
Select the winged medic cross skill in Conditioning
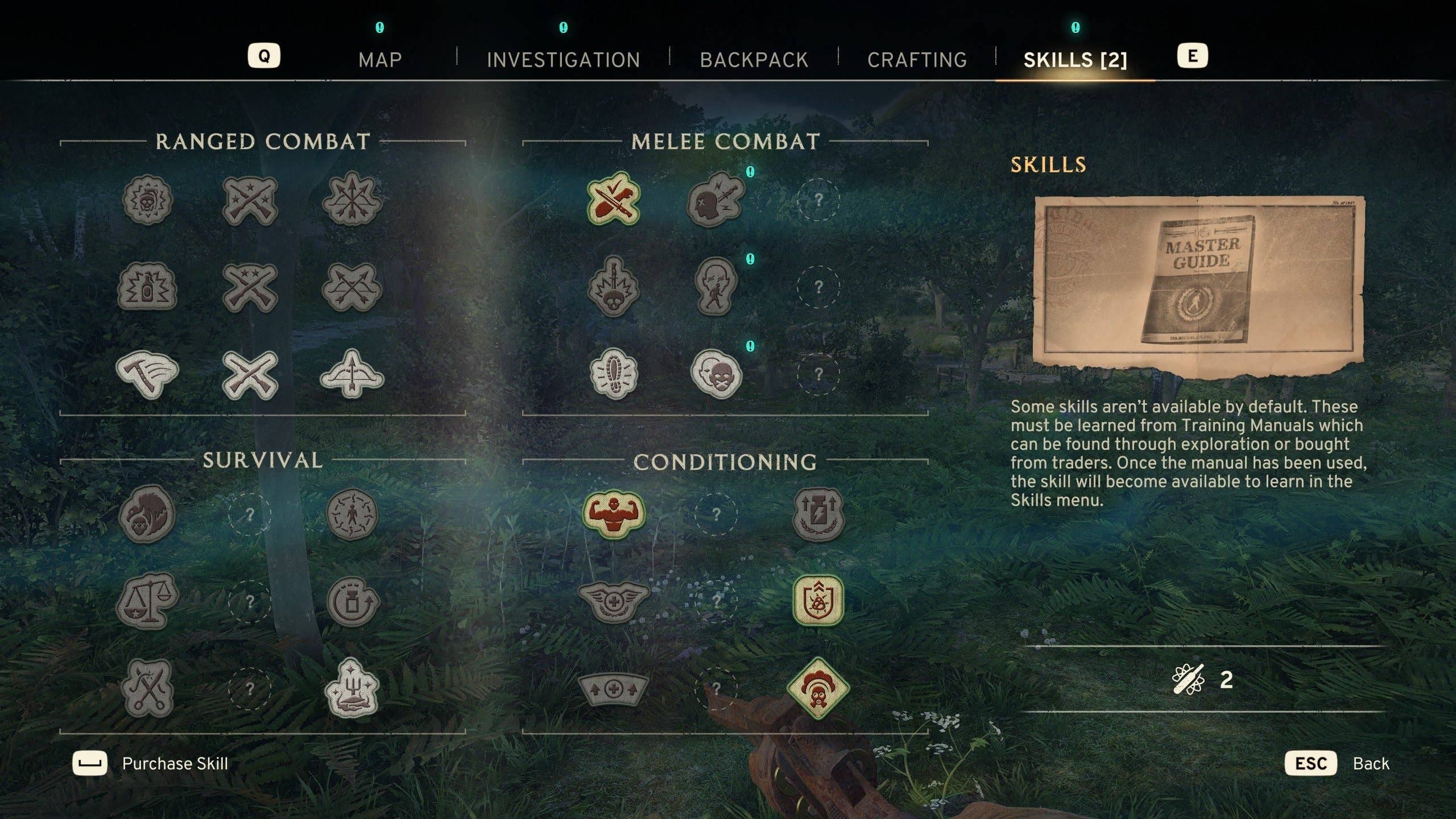click(613, 600)
